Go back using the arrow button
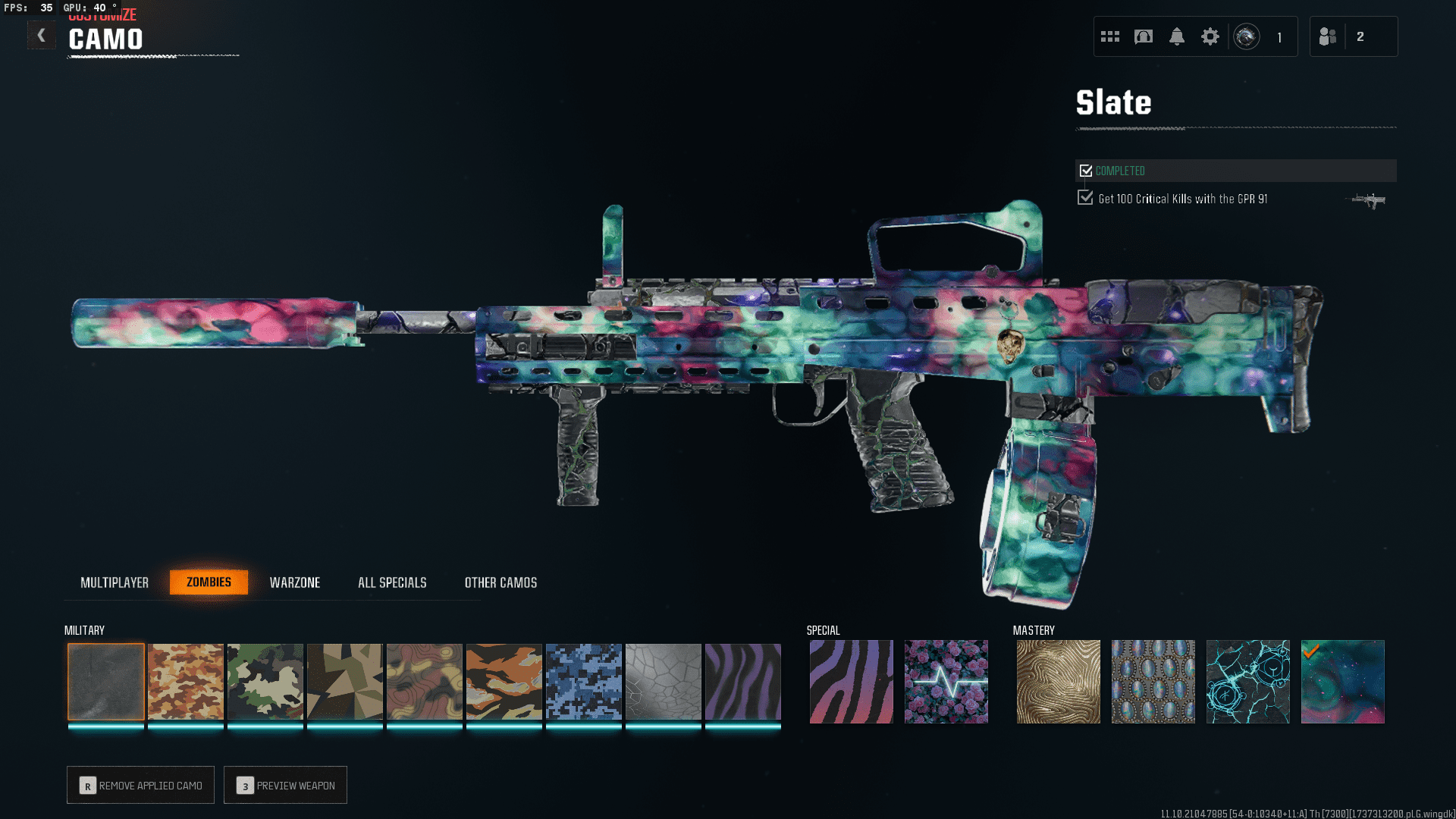This screenshot has height=819, width=1456. [42, 35]
